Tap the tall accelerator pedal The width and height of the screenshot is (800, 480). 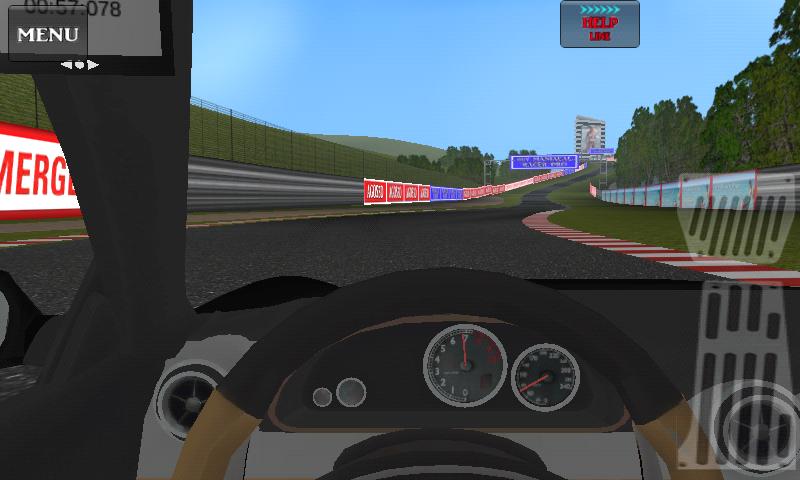coord(749,375)
